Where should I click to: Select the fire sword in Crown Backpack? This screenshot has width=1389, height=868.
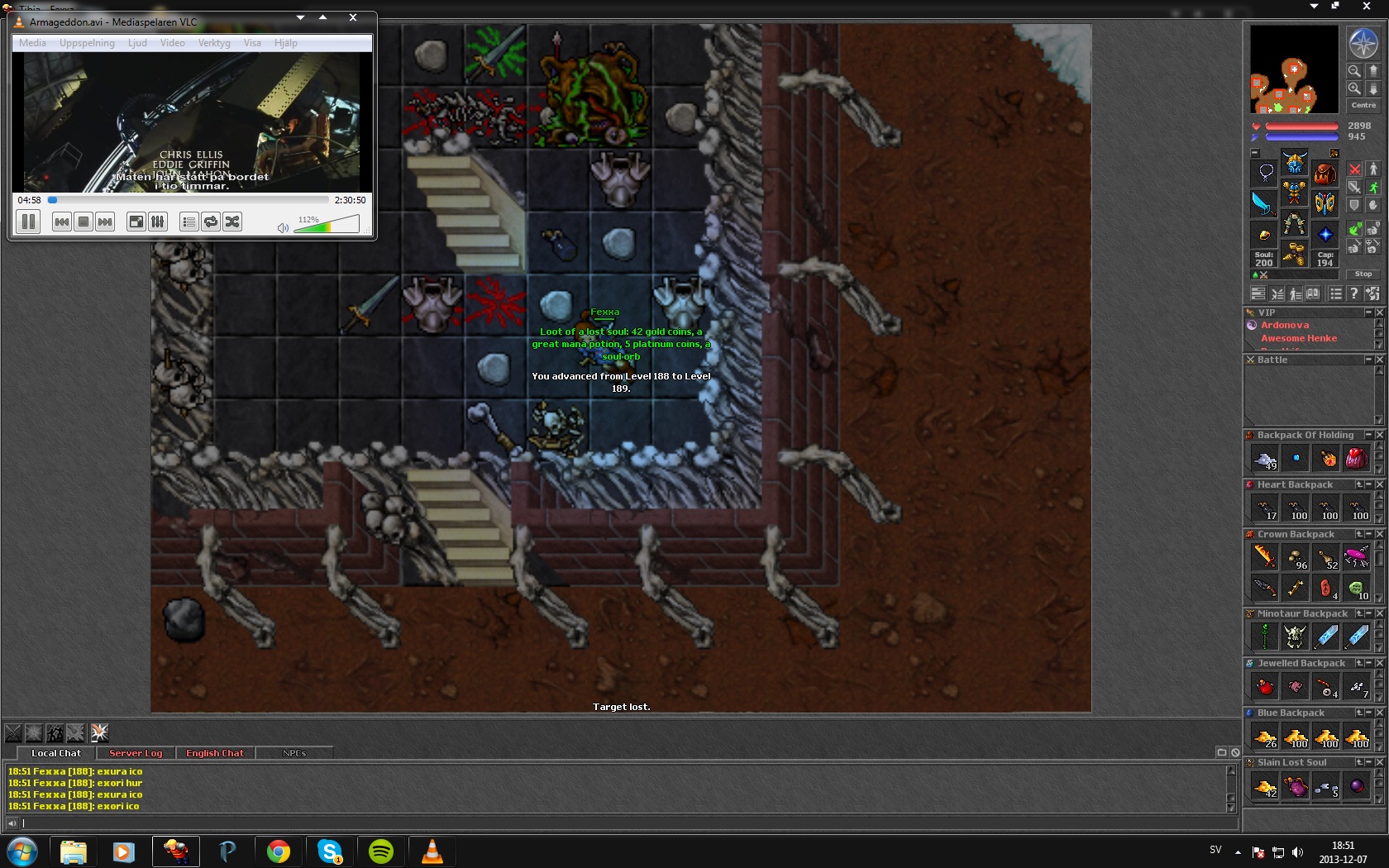tap(1265, 557)
